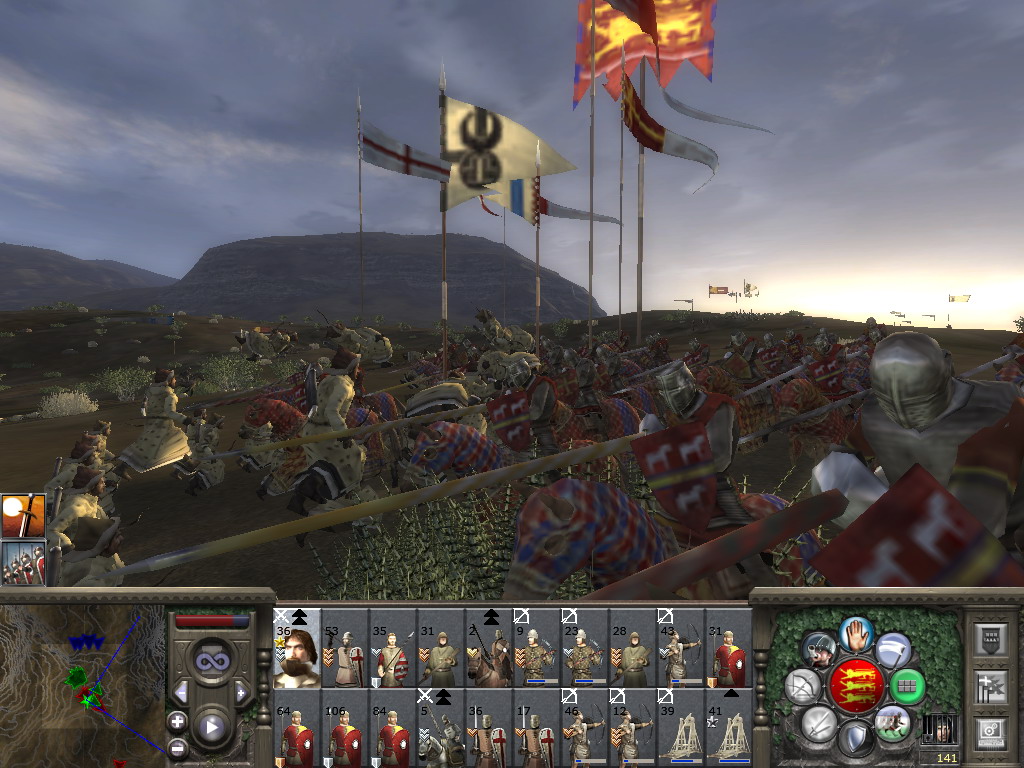Click the red three-lions faction emblem
Image resolution: width=1024 pixels, height=768 pixels.
(x=857, y=685)
